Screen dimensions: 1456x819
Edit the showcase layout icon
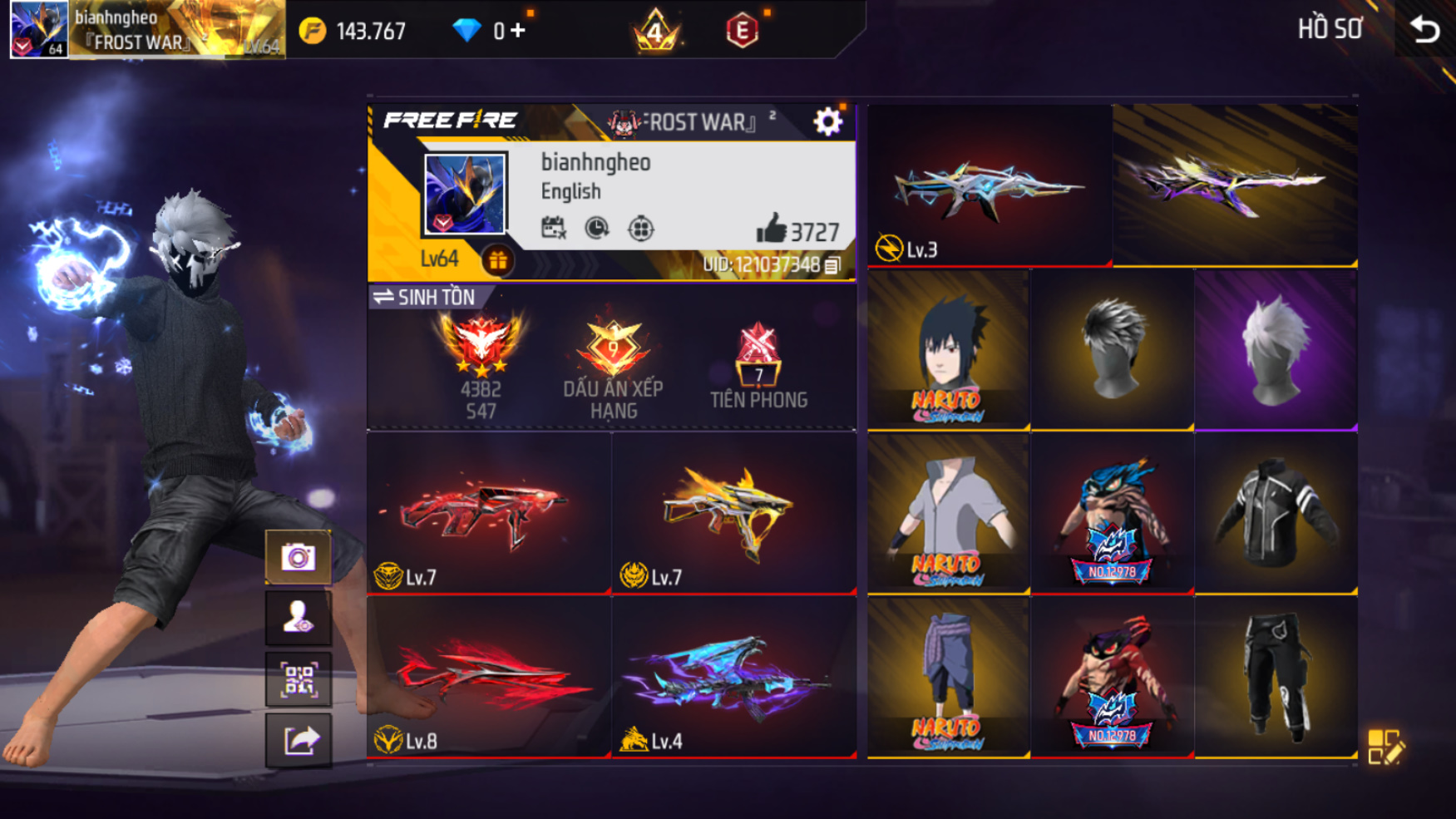point(1384,746)
